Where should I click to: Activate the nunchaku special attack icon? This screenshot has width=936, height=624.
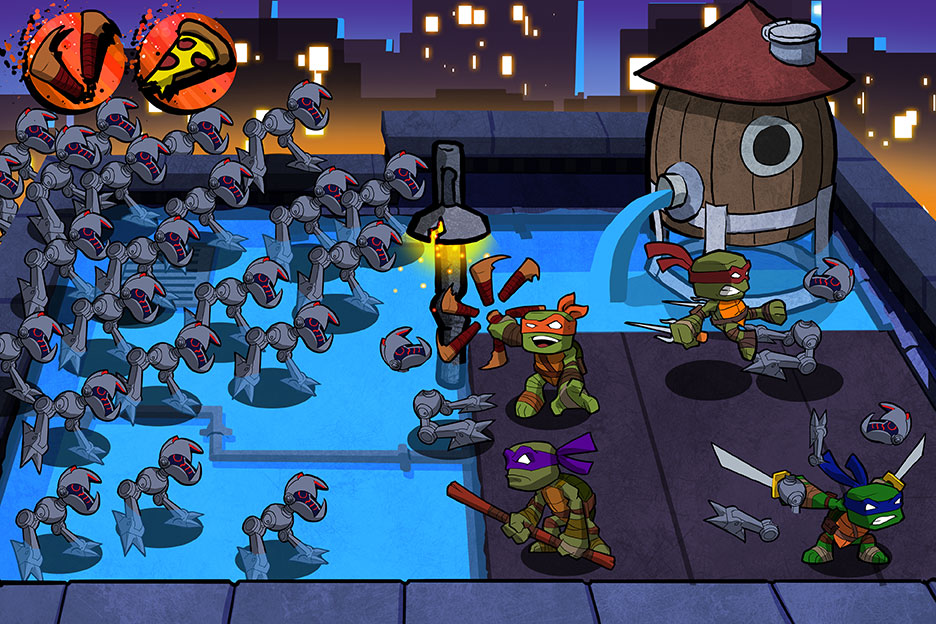pos(76,58)
